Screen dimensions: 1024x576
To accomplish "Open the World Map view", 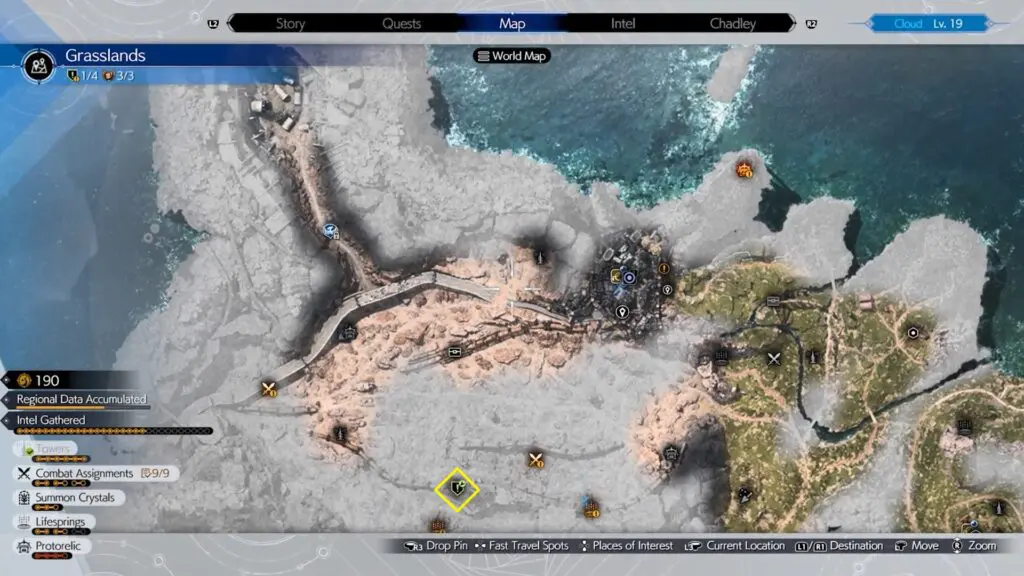I will 512,56.
